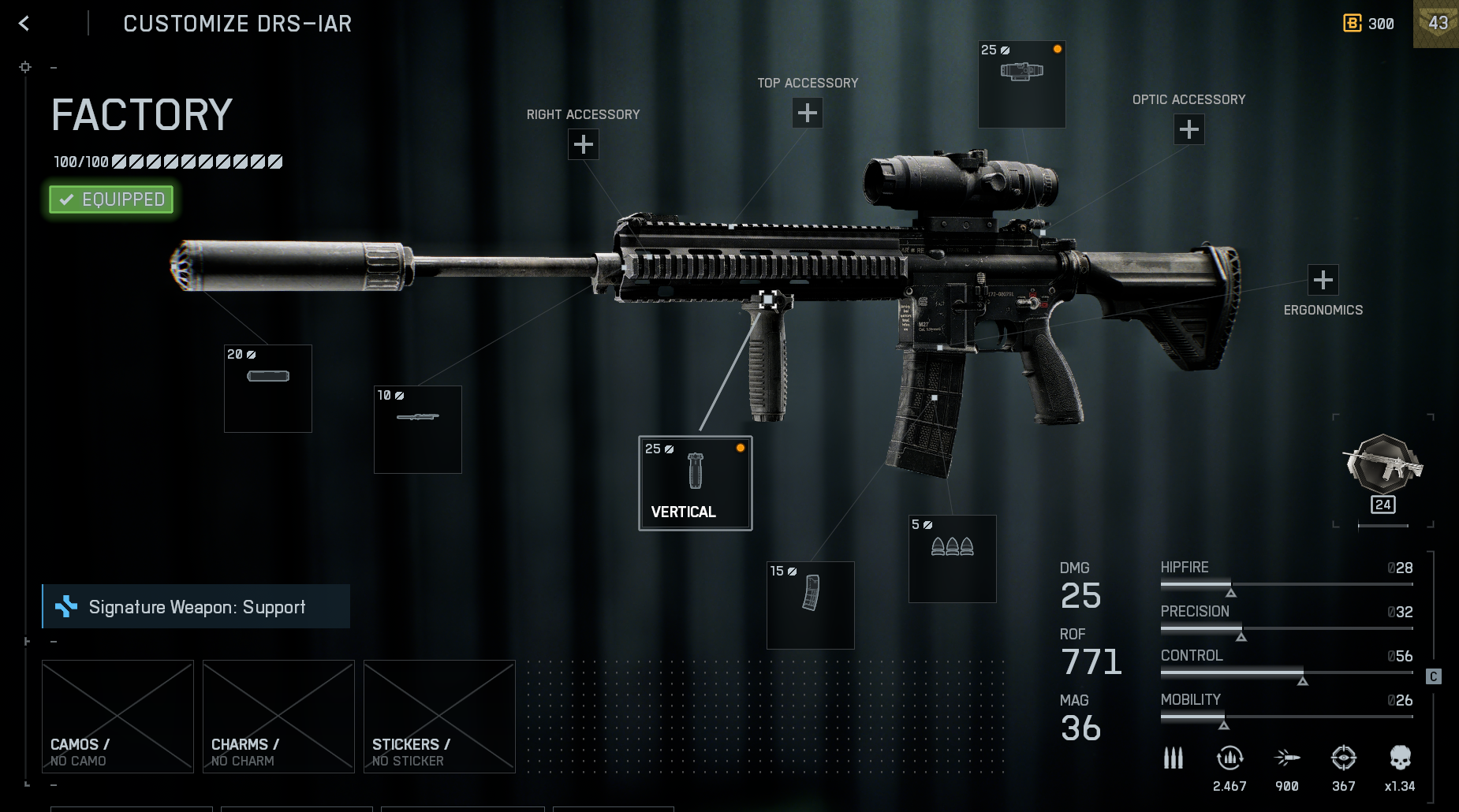Select the ammunition type slot
The image size is (1459, 812).
pyautogui.click(x=953, y=559)
